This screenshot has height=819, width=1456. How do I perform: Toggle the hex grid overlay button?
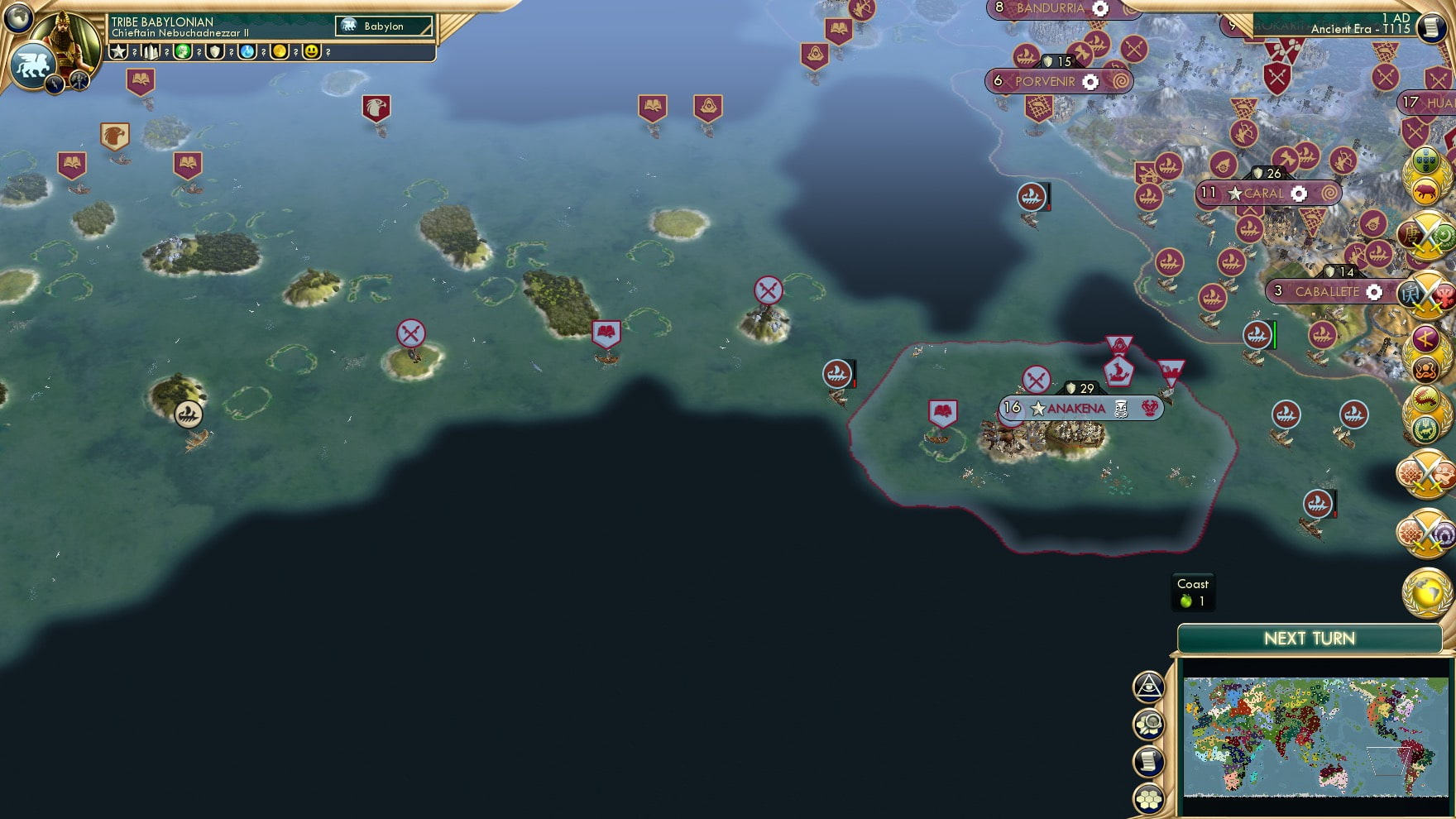pos(1149,801)
